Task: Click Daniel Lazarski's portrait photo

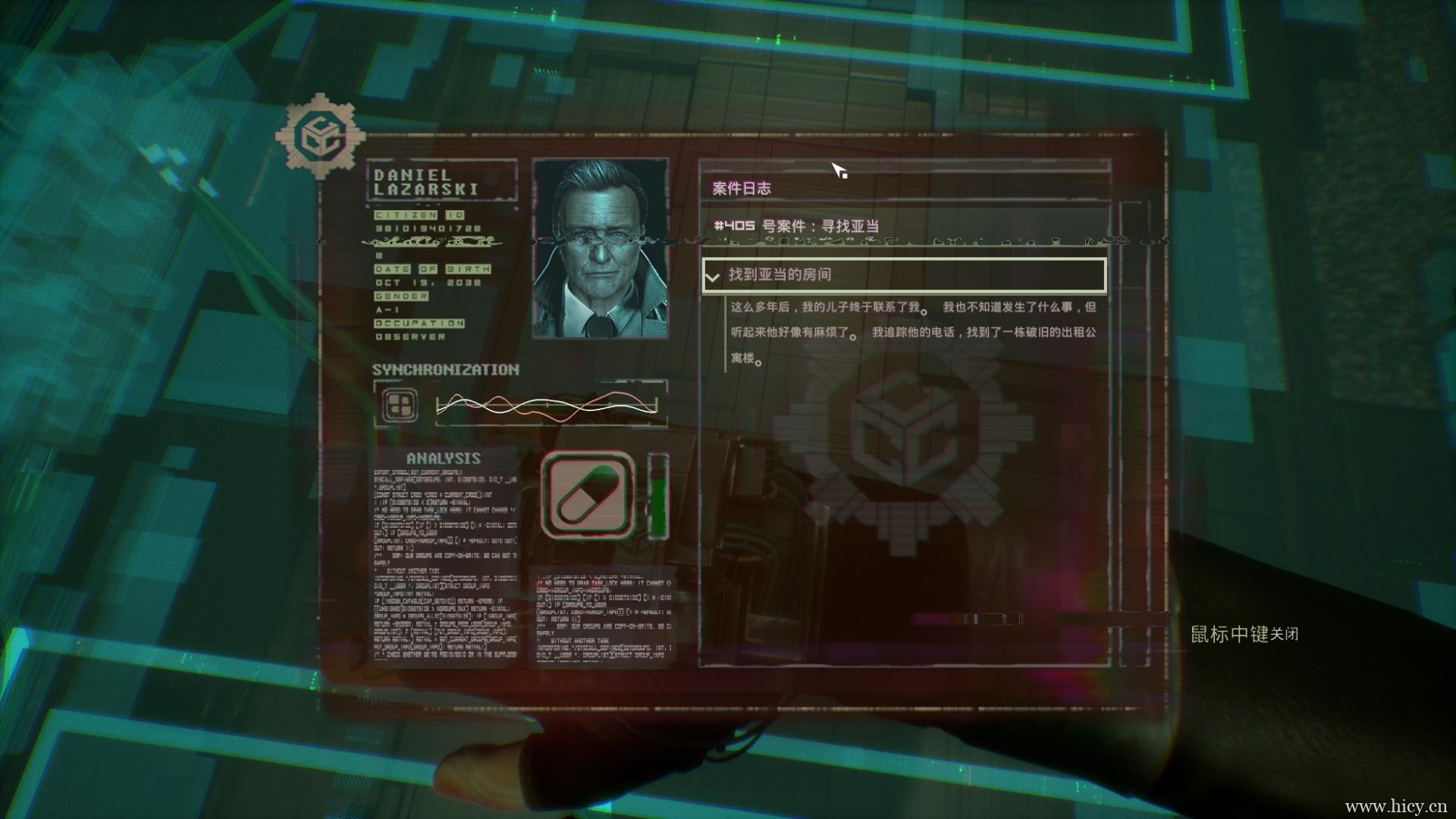Action: tap(601, 248)
